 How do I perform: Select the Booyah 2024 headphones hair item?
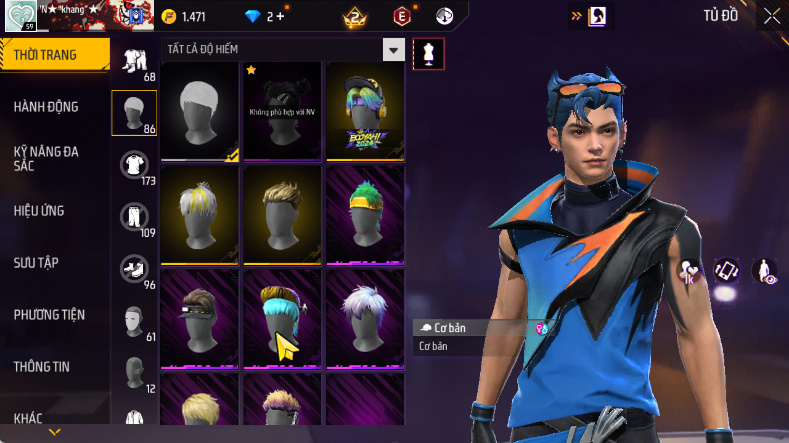(364, 110)
